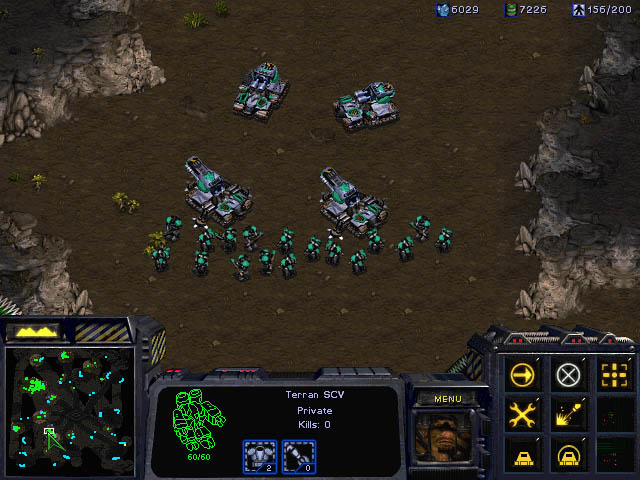
Task: Click the fusion cutter weapon icon
Action: [x=297, y=455]
